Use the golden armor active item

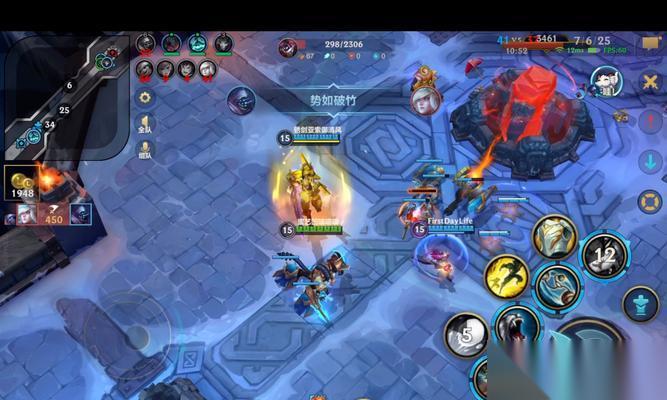click(x=554, y=237)
